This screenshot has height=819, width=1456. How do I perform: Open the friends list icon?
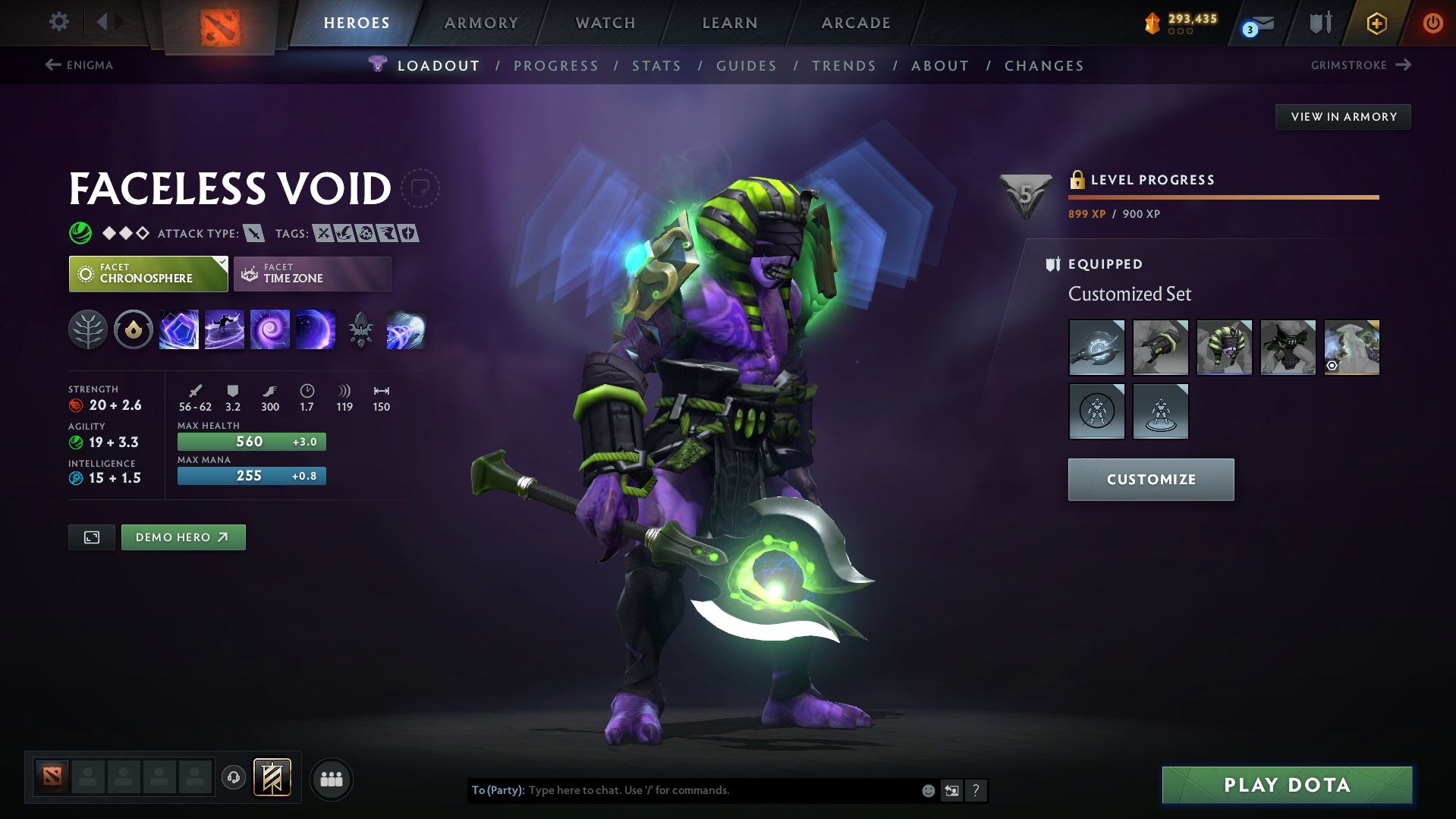coord(331,779)
